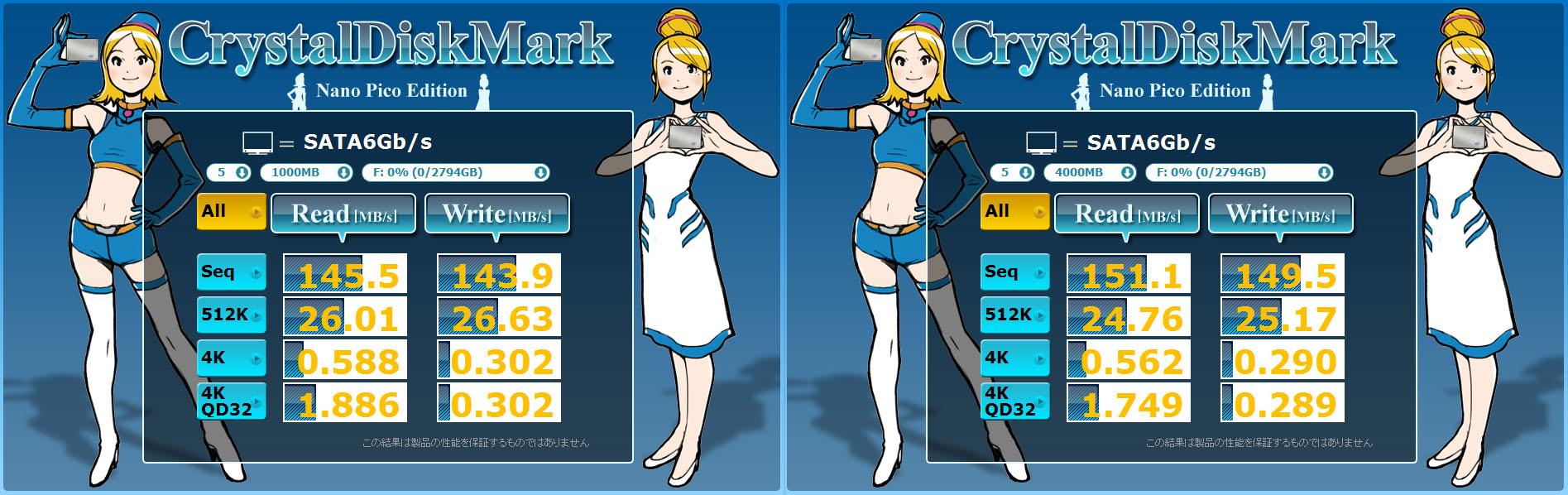Open the 1000MB test size dropdown
Screen dimensions: 1568x495
coord(306,172)
